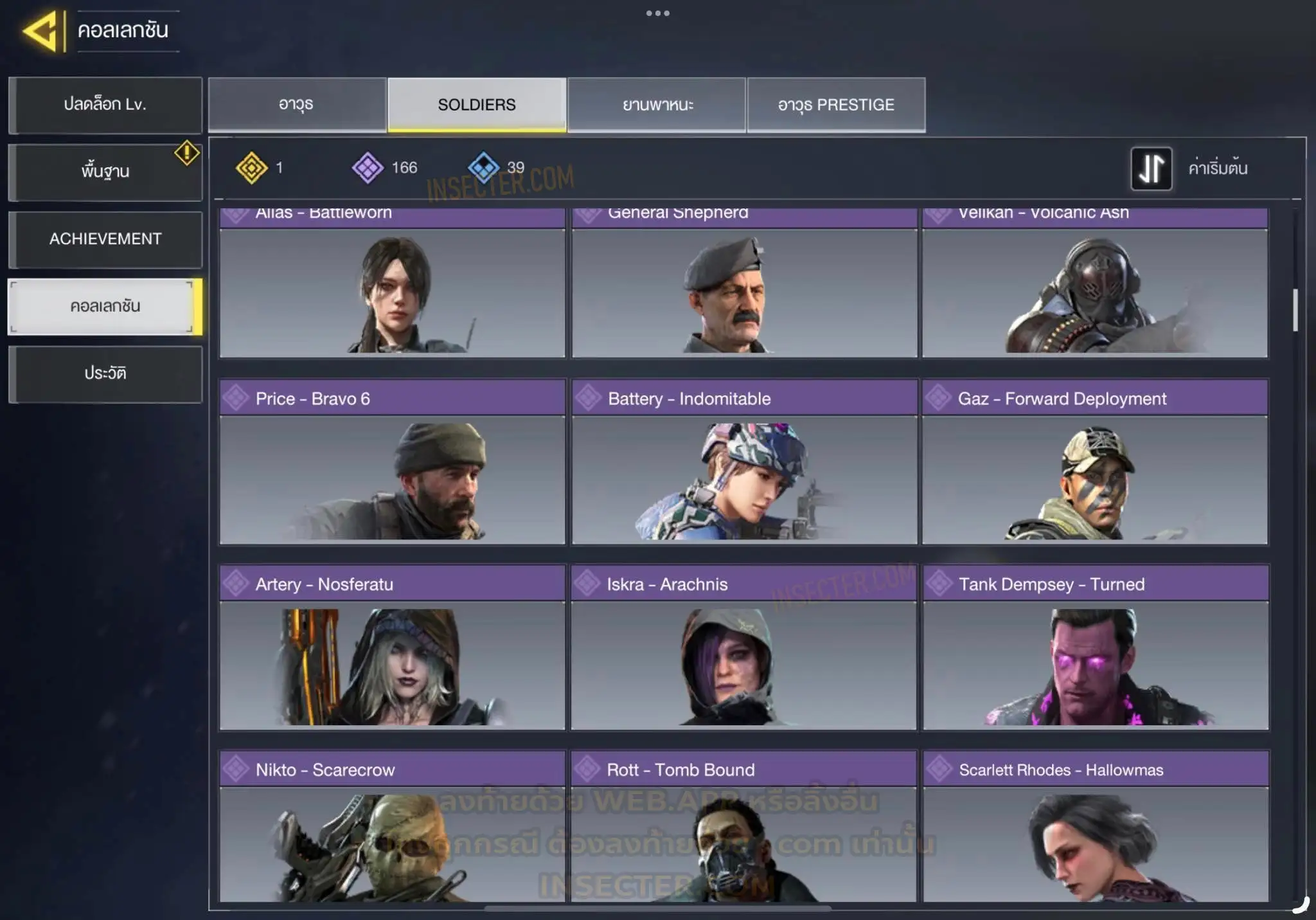This screenshot has width=1316, height=920.
Task: Open the ประวัติ history section
Action: [x=105, y=374]
